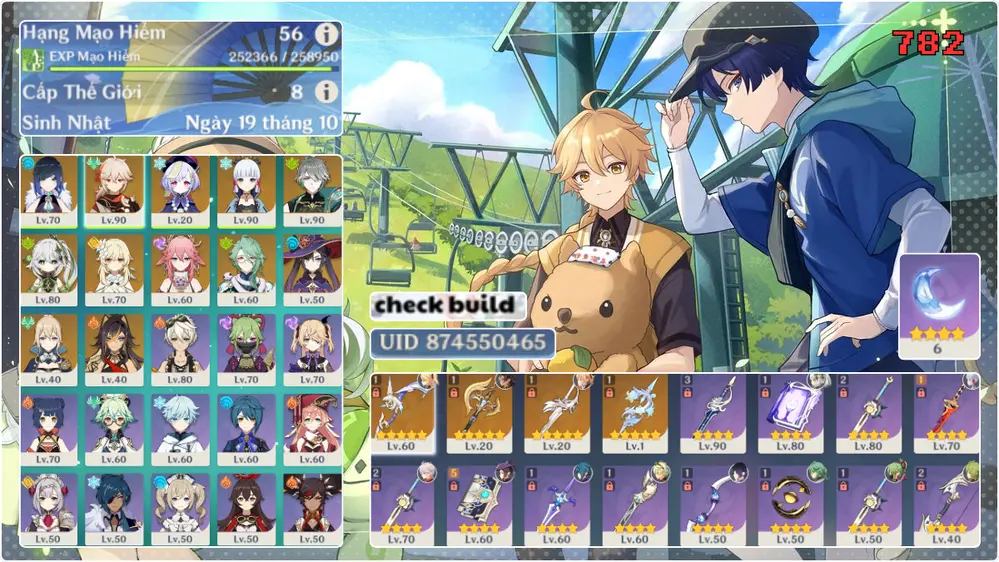Screen dimensions: 999x562
Task: Select the purple book catalyst slot
Action: coord(791,411)
